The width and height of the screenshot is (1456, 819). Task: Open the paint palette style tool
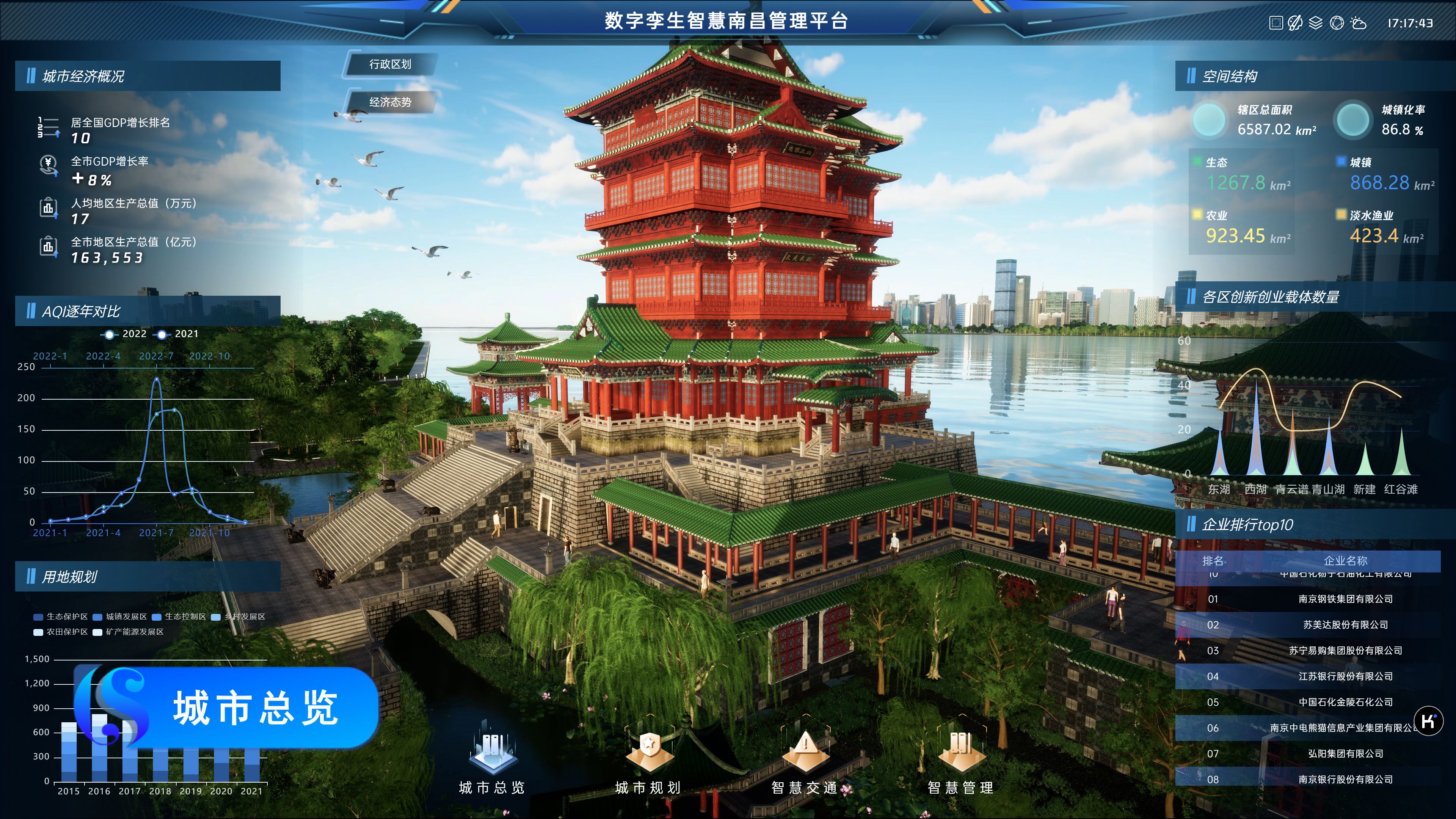(1295, 23)
